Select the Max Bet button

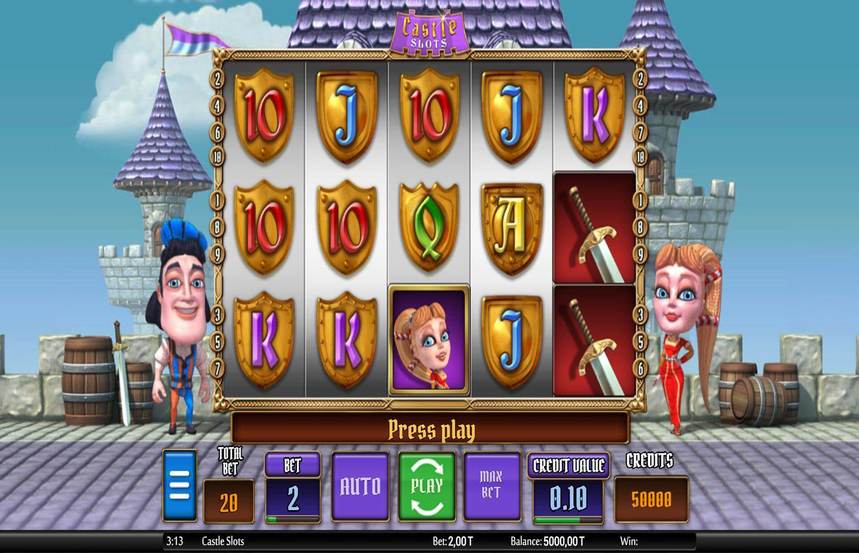[x=492, y=486]
